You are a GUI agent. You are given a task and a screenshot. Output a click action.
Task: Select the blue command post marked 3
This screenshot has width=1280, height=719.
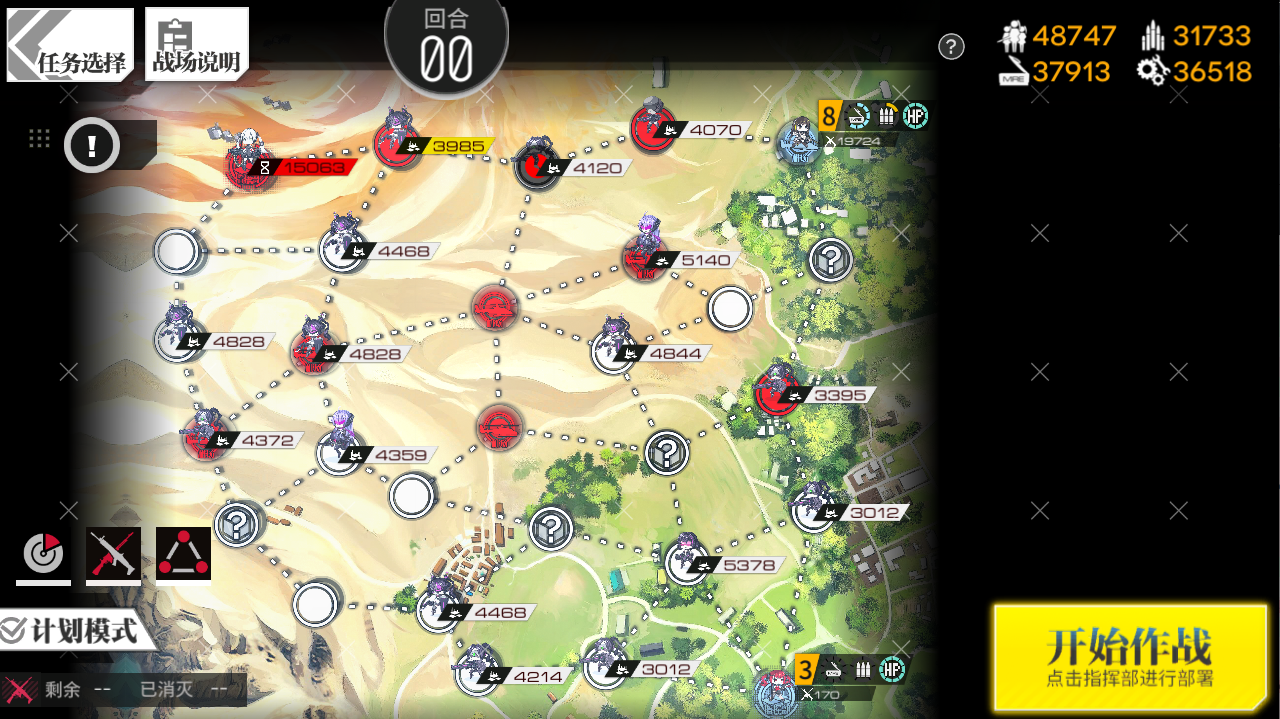(778, 691)
